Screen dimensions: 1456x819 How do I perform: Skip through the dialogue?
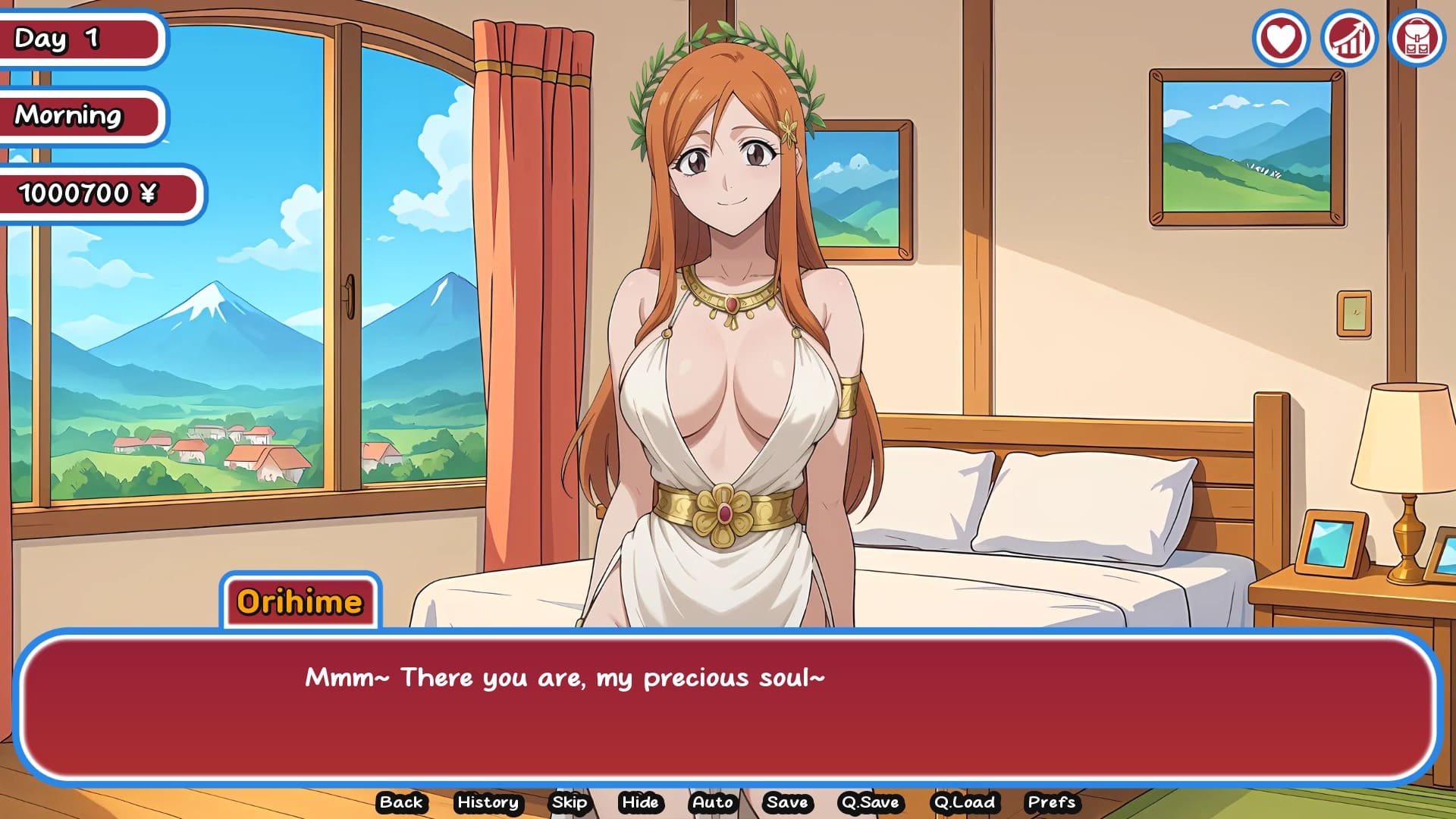[570, 802]
